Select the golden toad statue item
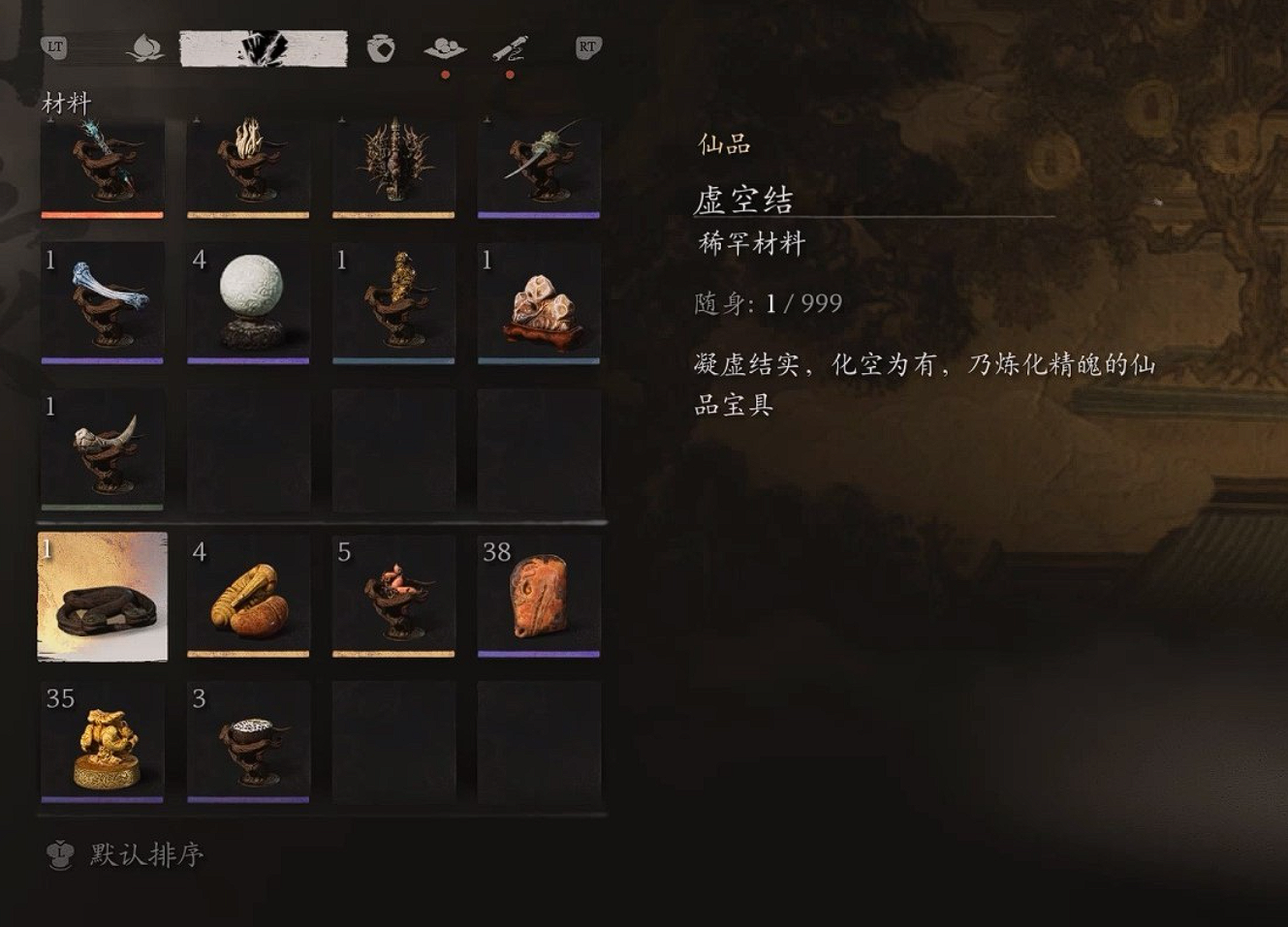The image size is (1288, 927). coord(102,742)
